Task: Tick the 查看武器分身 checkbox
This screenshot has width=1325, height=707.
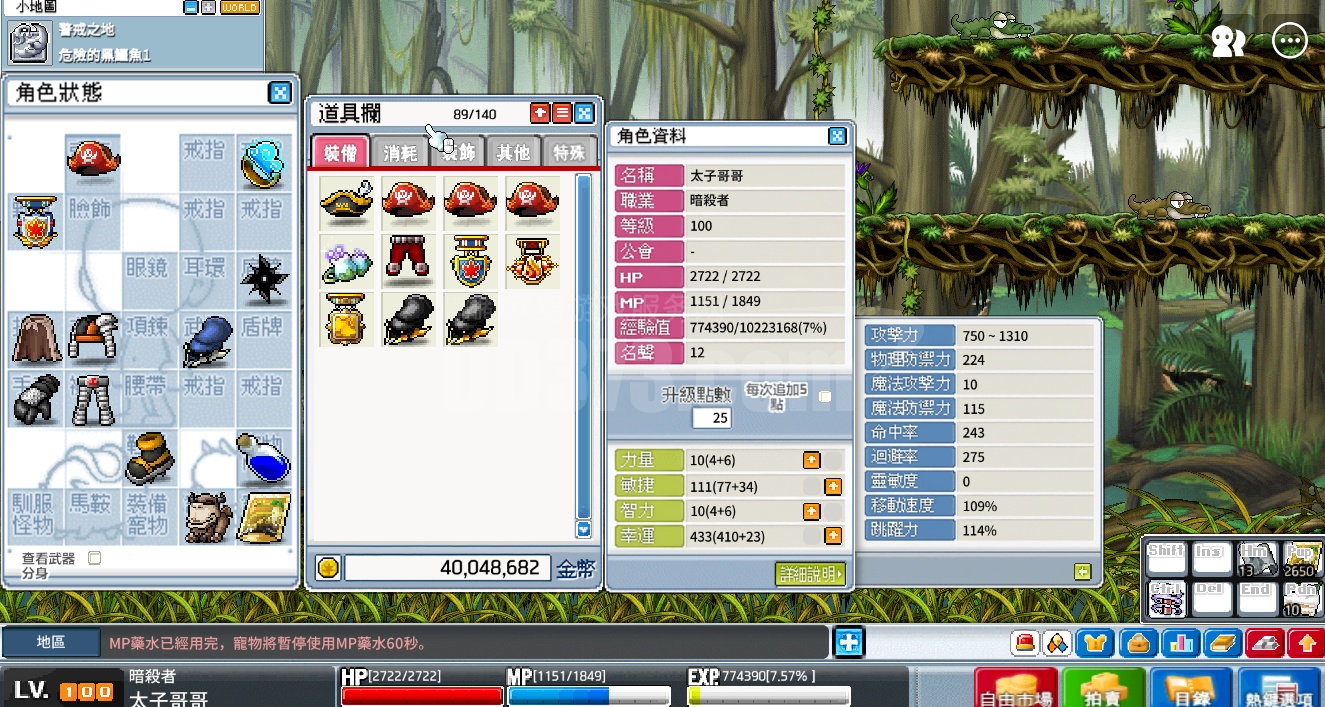Action: click(x=95, y=558)
